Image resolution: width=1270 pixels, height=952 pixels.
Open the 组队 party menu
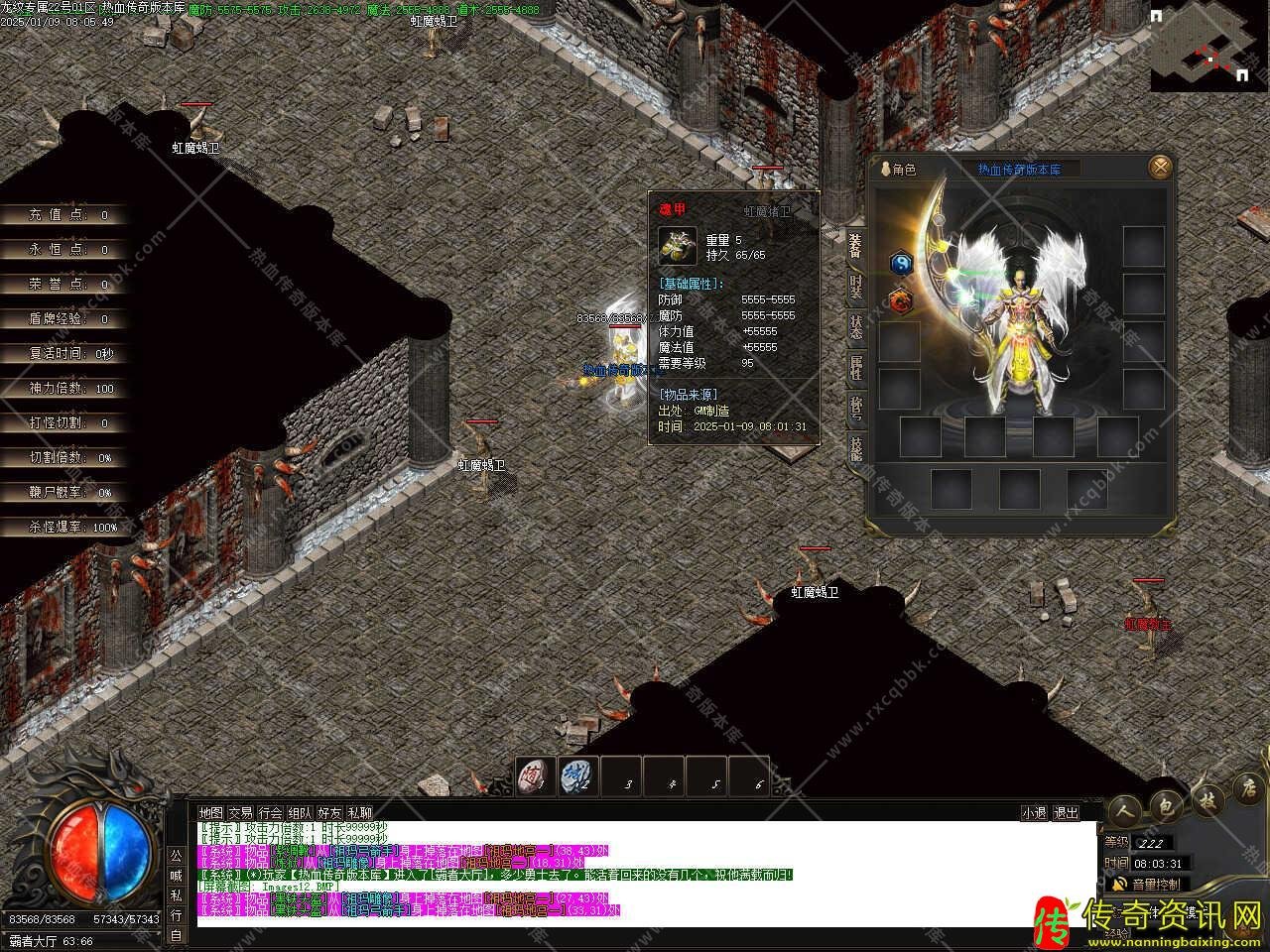pyautogui.click(x=300, y=812)
